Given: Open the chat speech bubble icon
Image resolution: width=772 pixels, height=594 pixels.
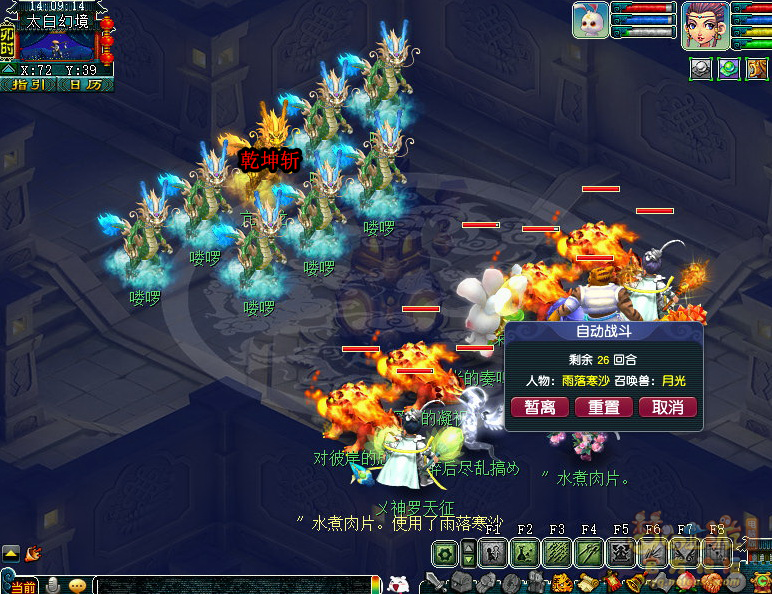Looking at the screenshot, I should [76, 585].
